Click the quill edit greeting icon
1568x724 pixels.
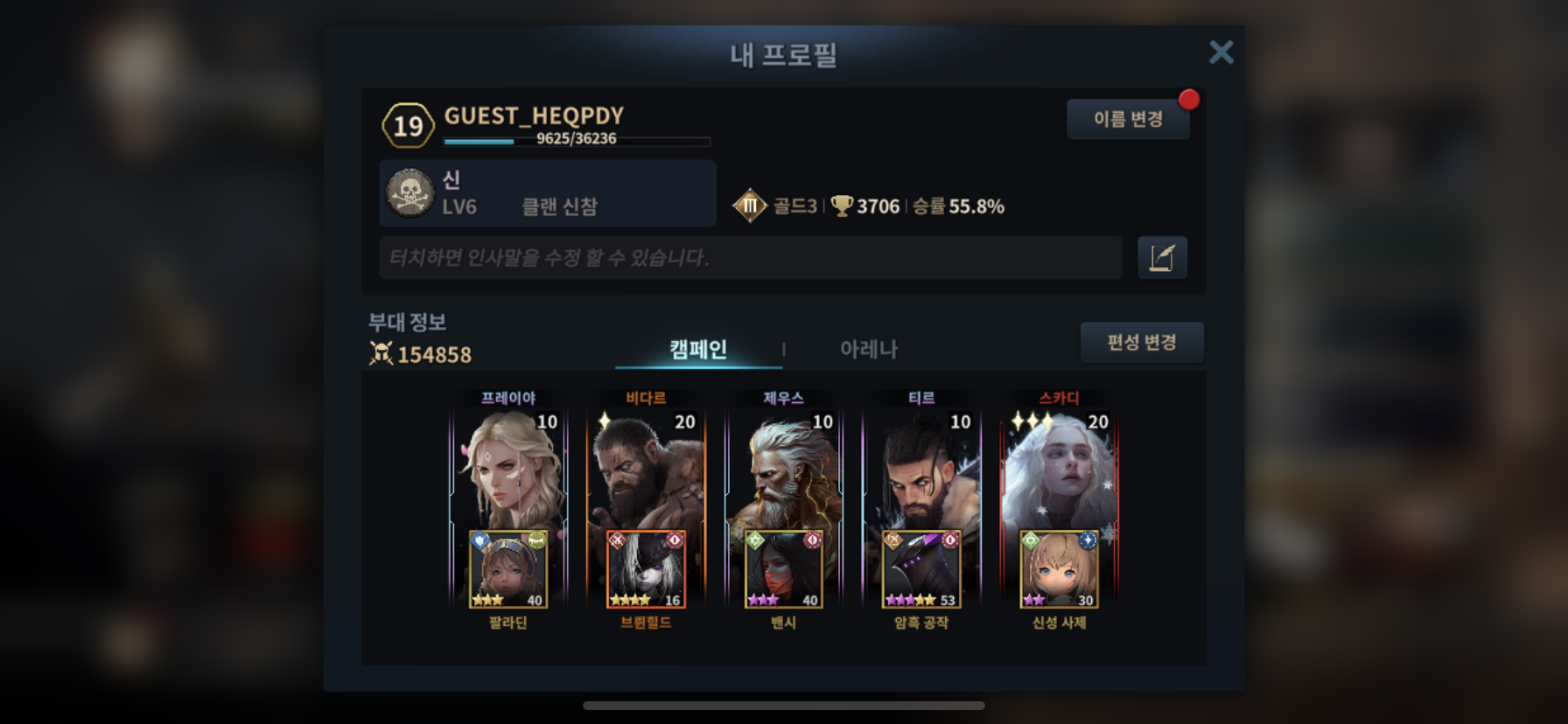pos(1161,258)
